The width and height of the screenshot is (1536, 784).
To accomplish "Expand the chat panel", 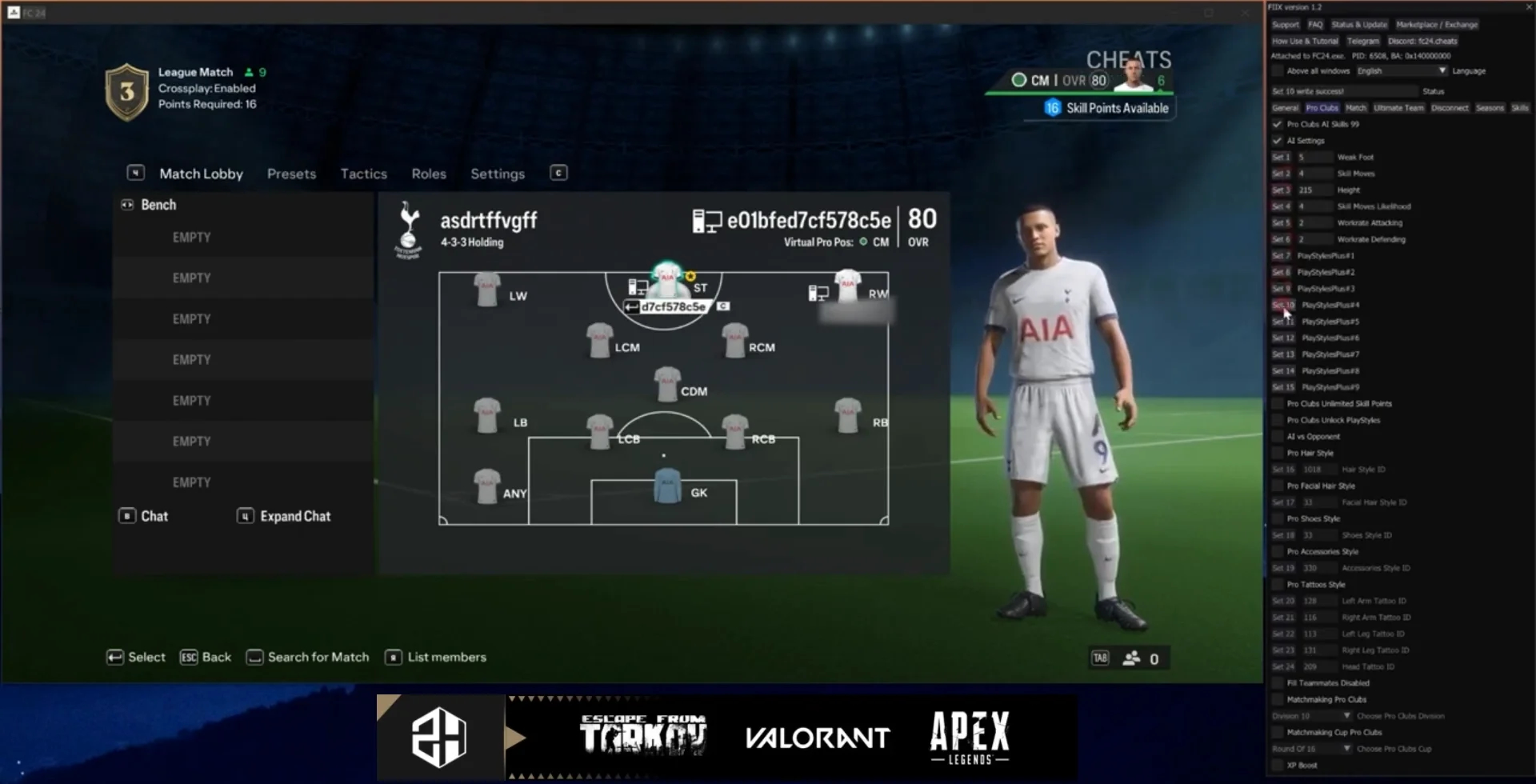I will pyautogui.click(x=285, y=517).
